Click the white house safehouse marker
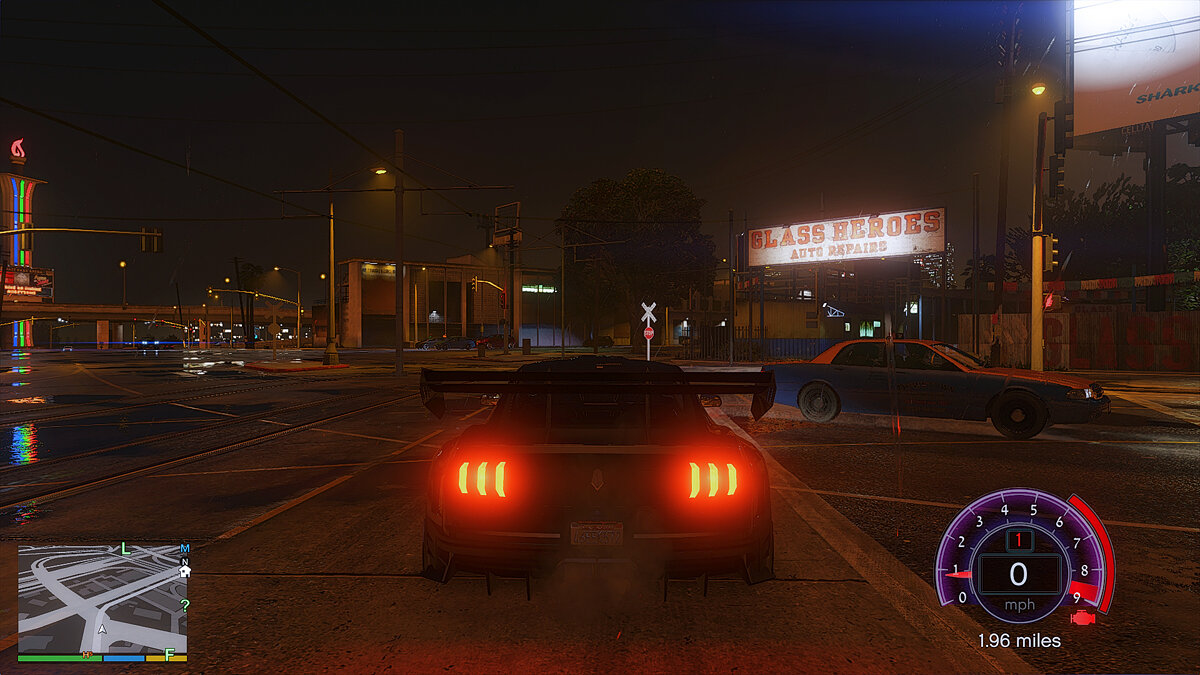 pyautogui.click(x=185, y=570)
